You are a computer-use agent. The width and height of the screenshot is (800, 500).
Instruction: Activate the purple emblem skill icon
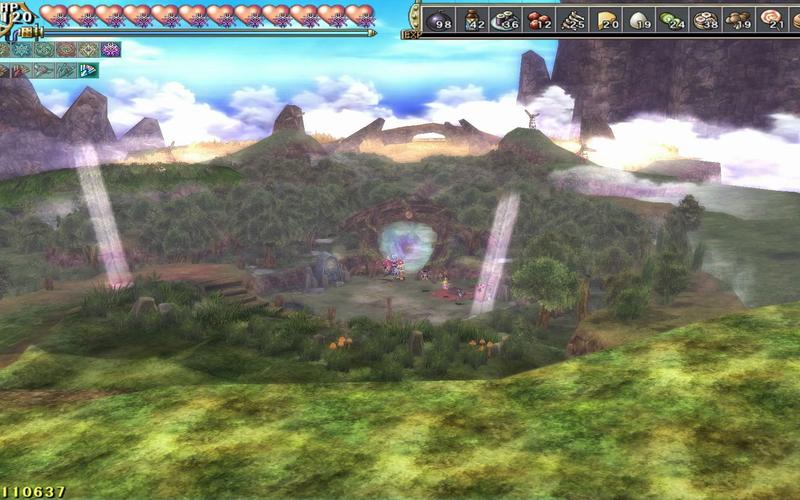111,49
